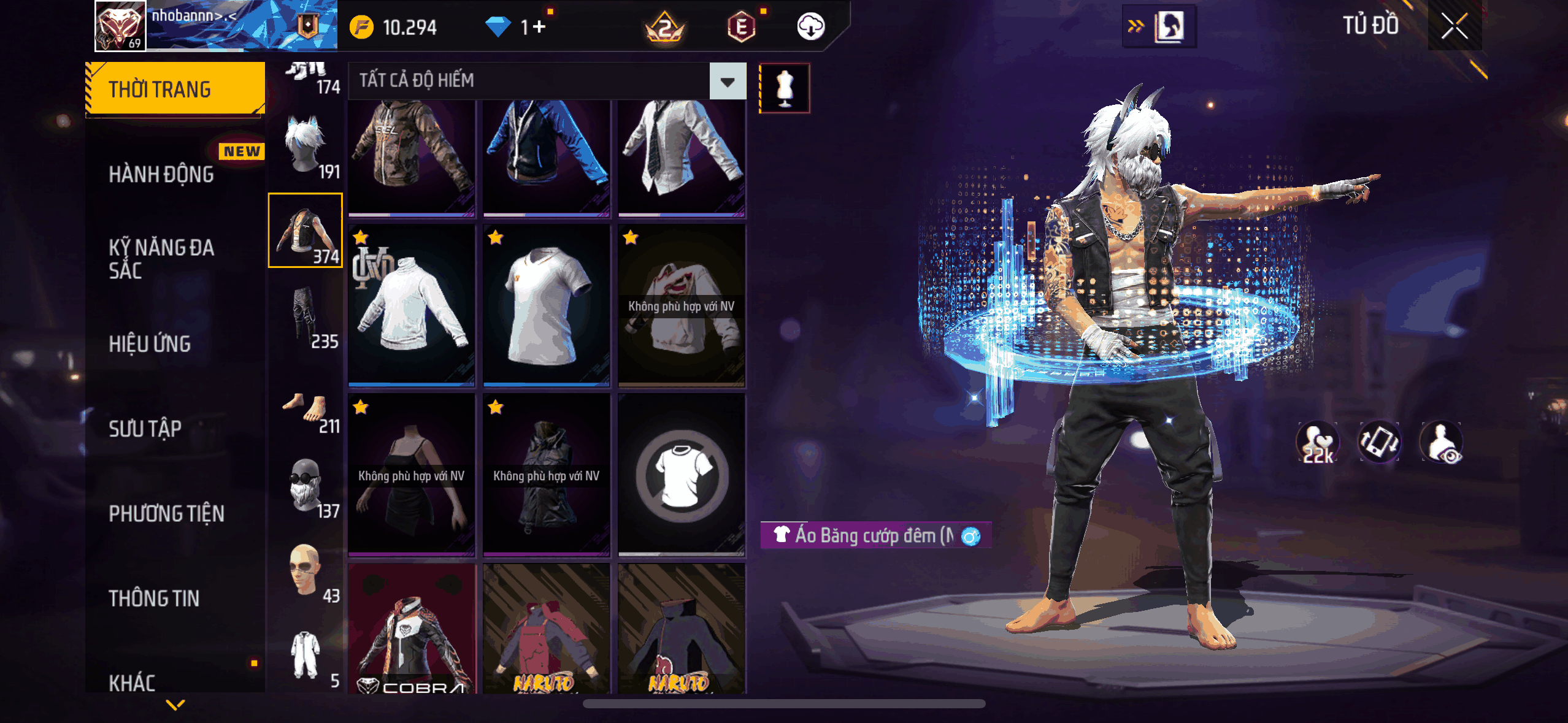Screen dimensions: 1568x723
Task: Open the Thời Trang tab
Action: click(x=175, y=90)
